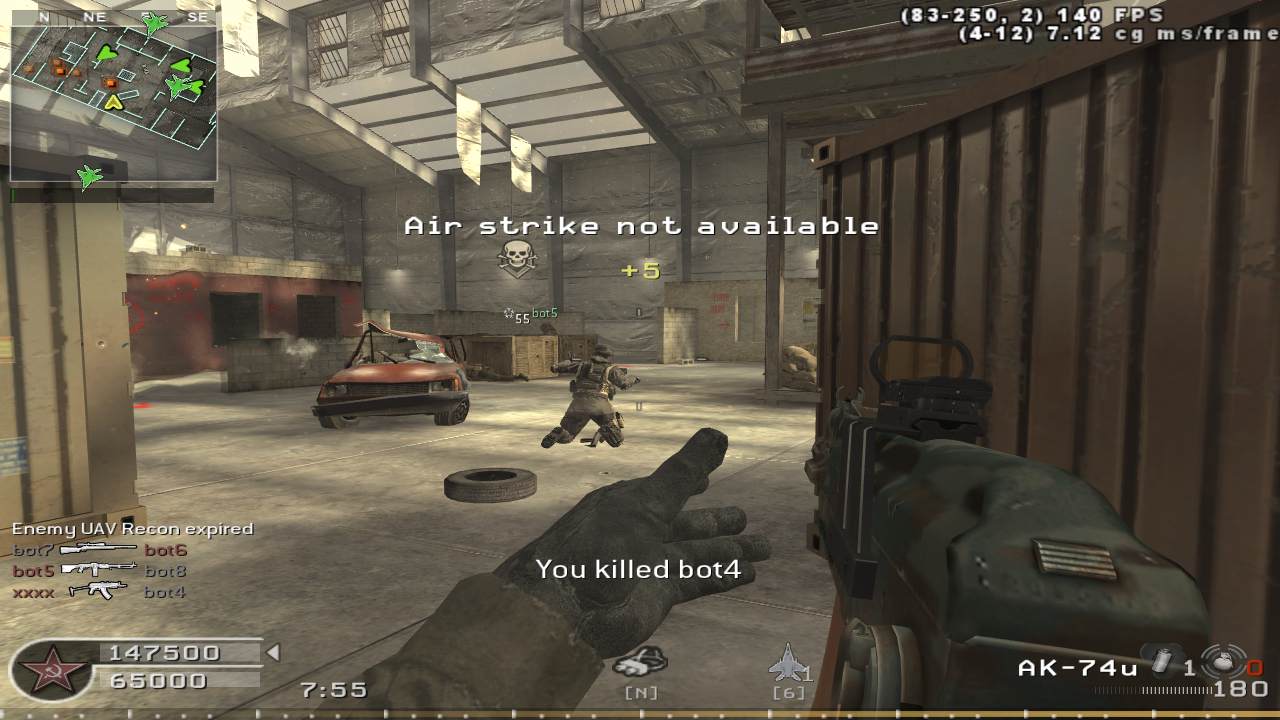This screenshot has width=1280, height=720.
Task: Select the bot7 killed bot6 feed row
Action: (x=99, y=550)
